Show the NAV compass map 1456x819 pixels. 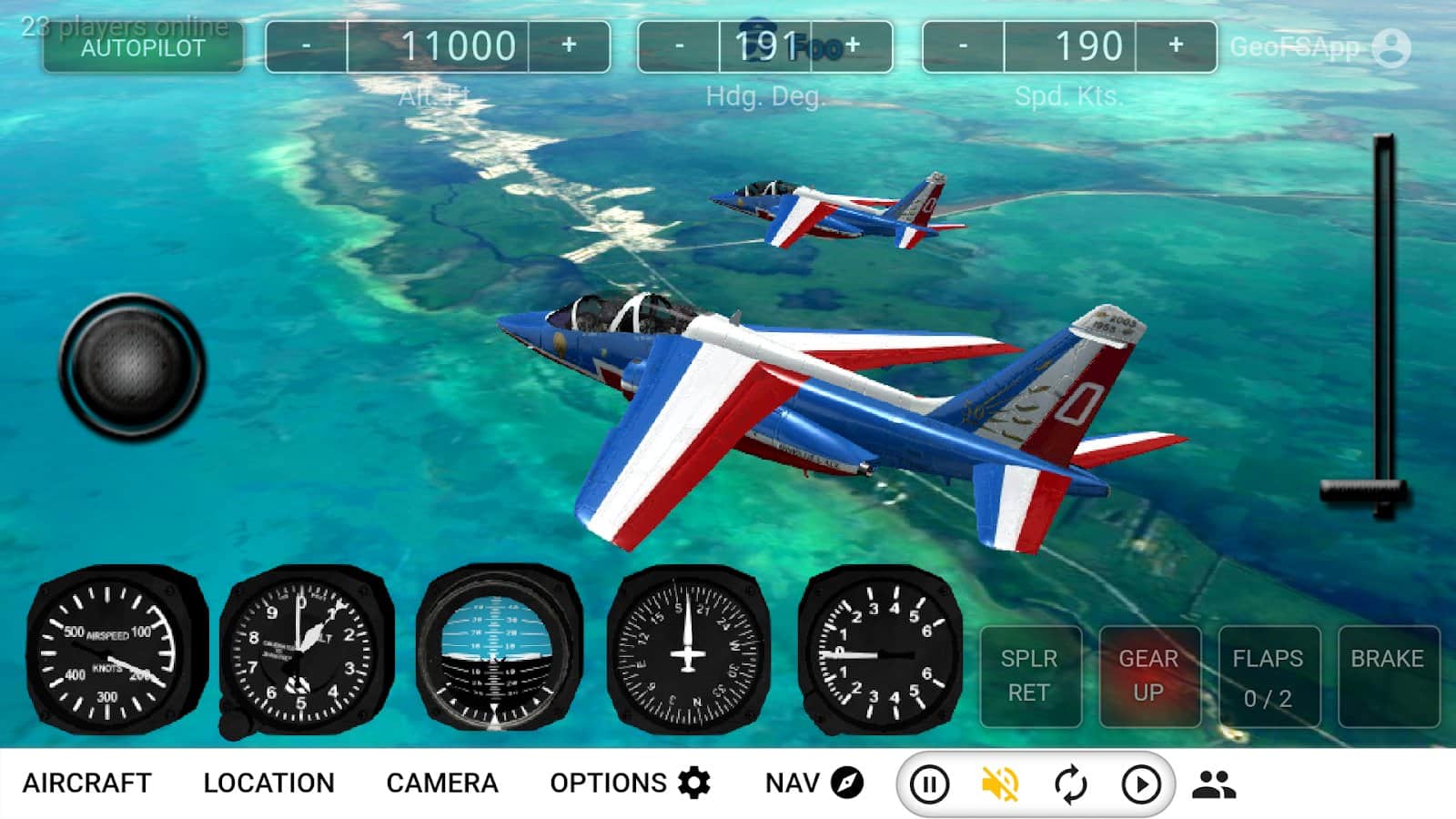814,783
